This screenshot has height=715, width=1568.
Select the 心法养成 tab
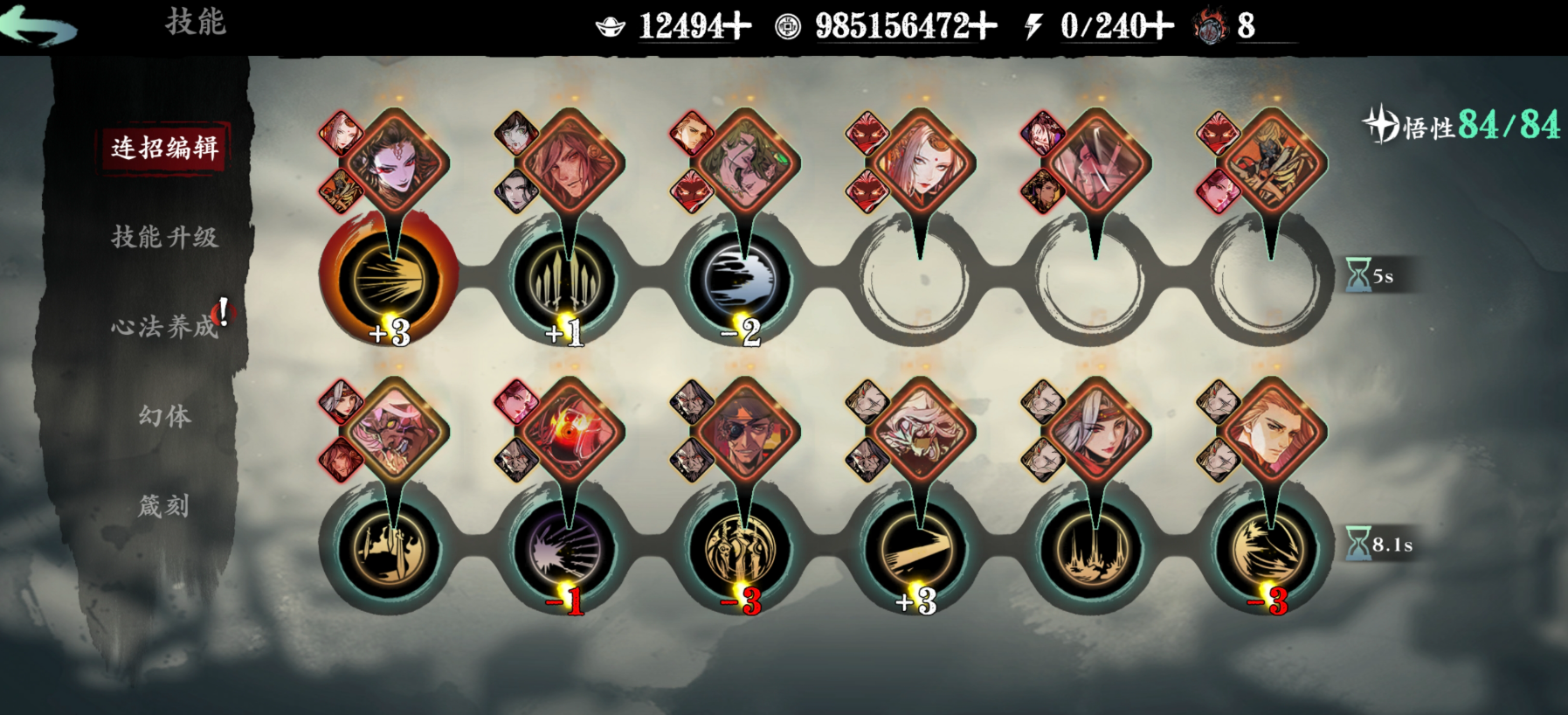(x=164, y=327)
